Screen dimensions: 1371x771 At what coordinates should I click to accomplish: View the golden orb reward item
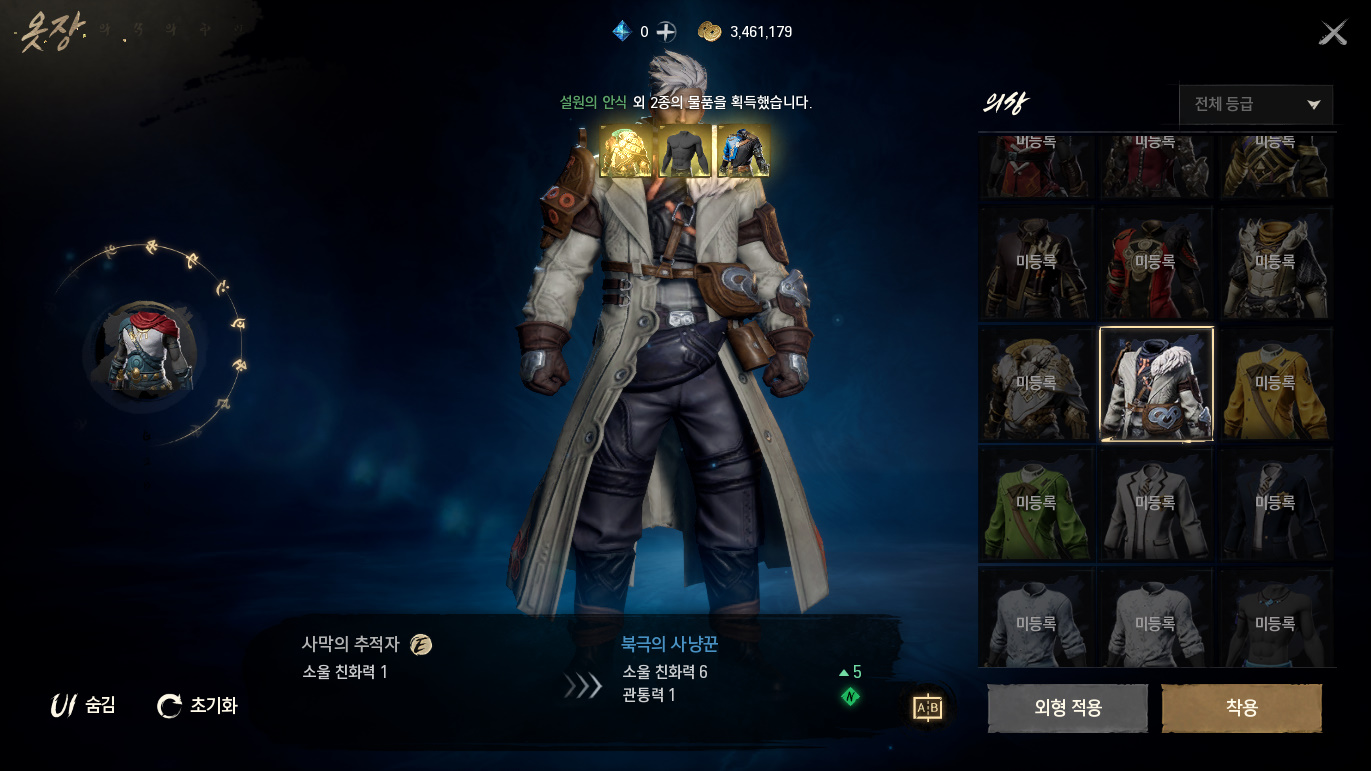coord(625,151)
